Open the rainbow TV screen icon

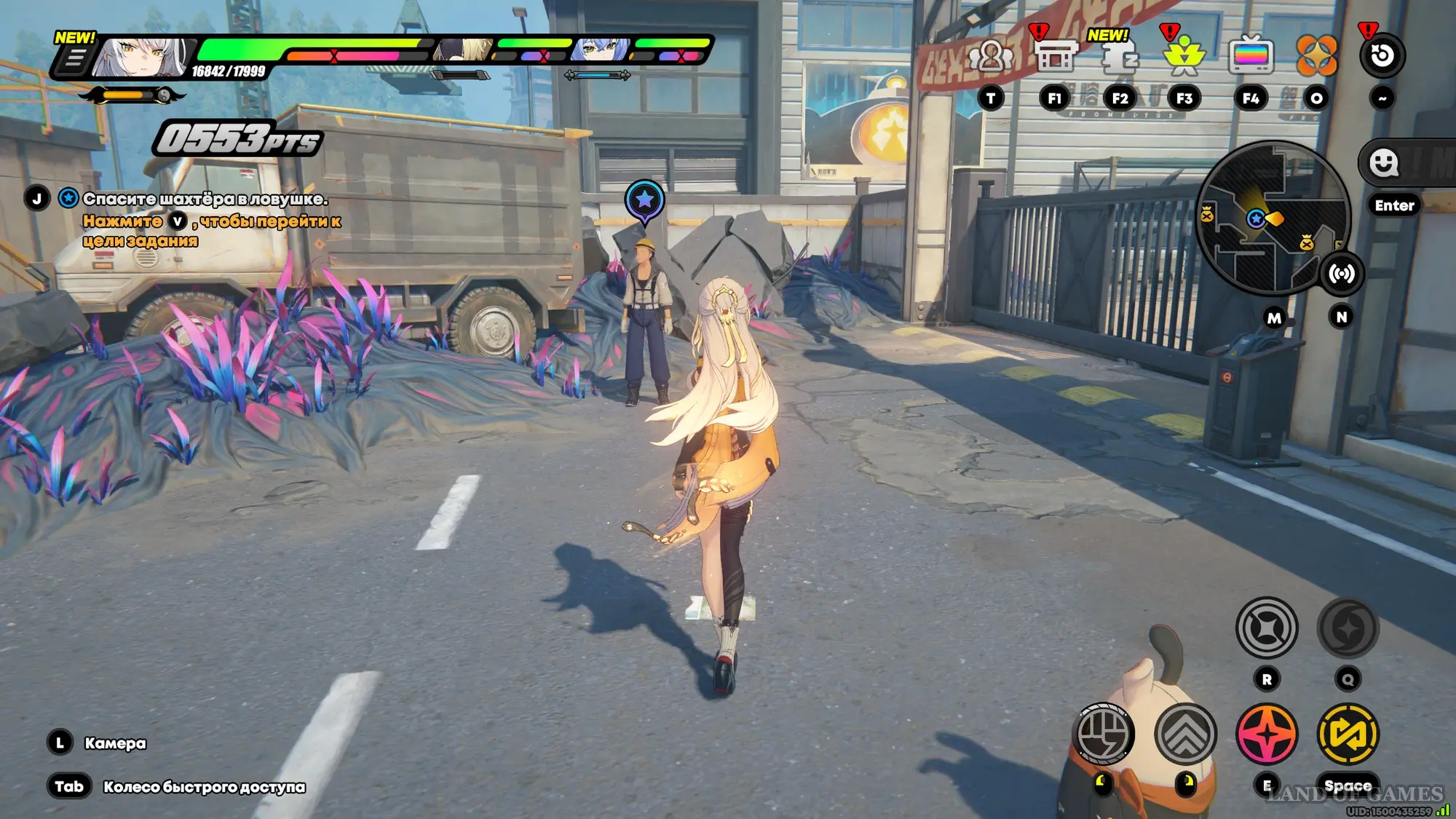click(x=1251, y=57)
